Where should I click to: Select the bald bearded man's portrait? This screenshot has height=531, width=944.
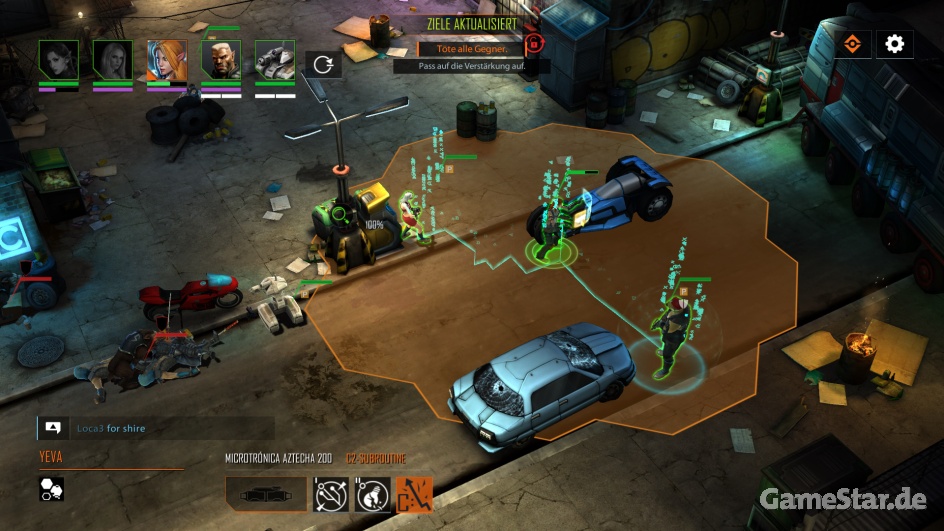point(220,59)
